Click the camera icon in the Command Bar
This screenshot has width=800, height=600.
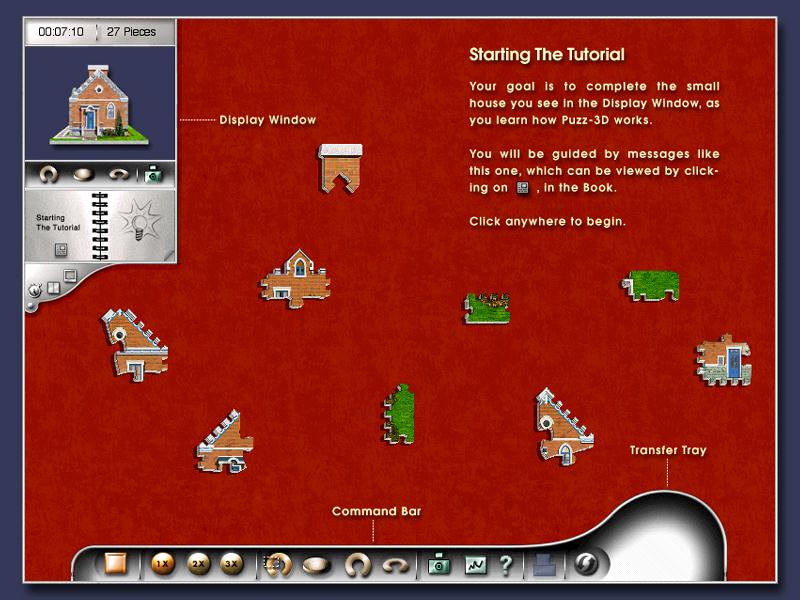[x=438, y=565]
